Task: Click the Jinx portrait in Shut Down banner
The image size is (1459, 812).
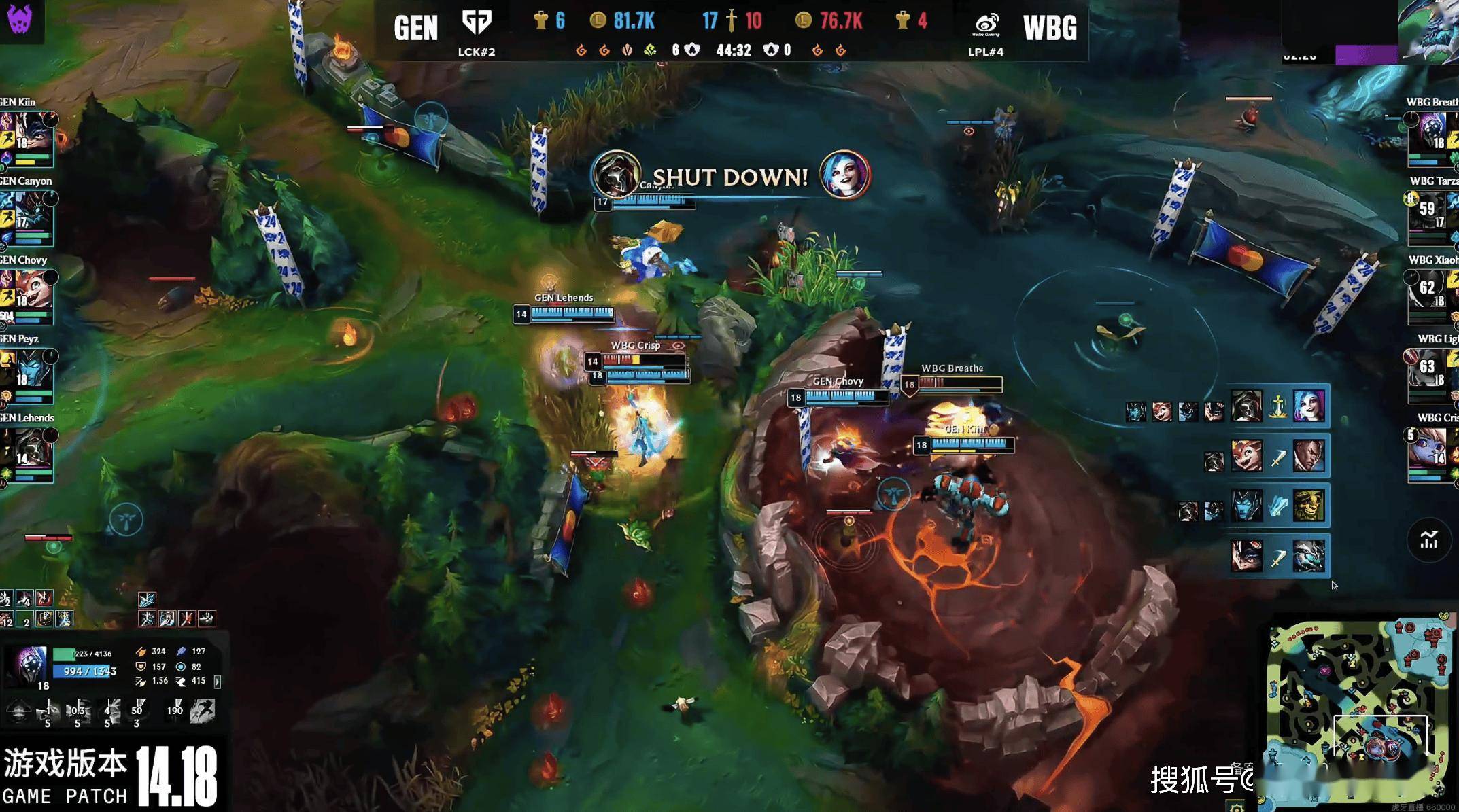Action: coord(844,175)
